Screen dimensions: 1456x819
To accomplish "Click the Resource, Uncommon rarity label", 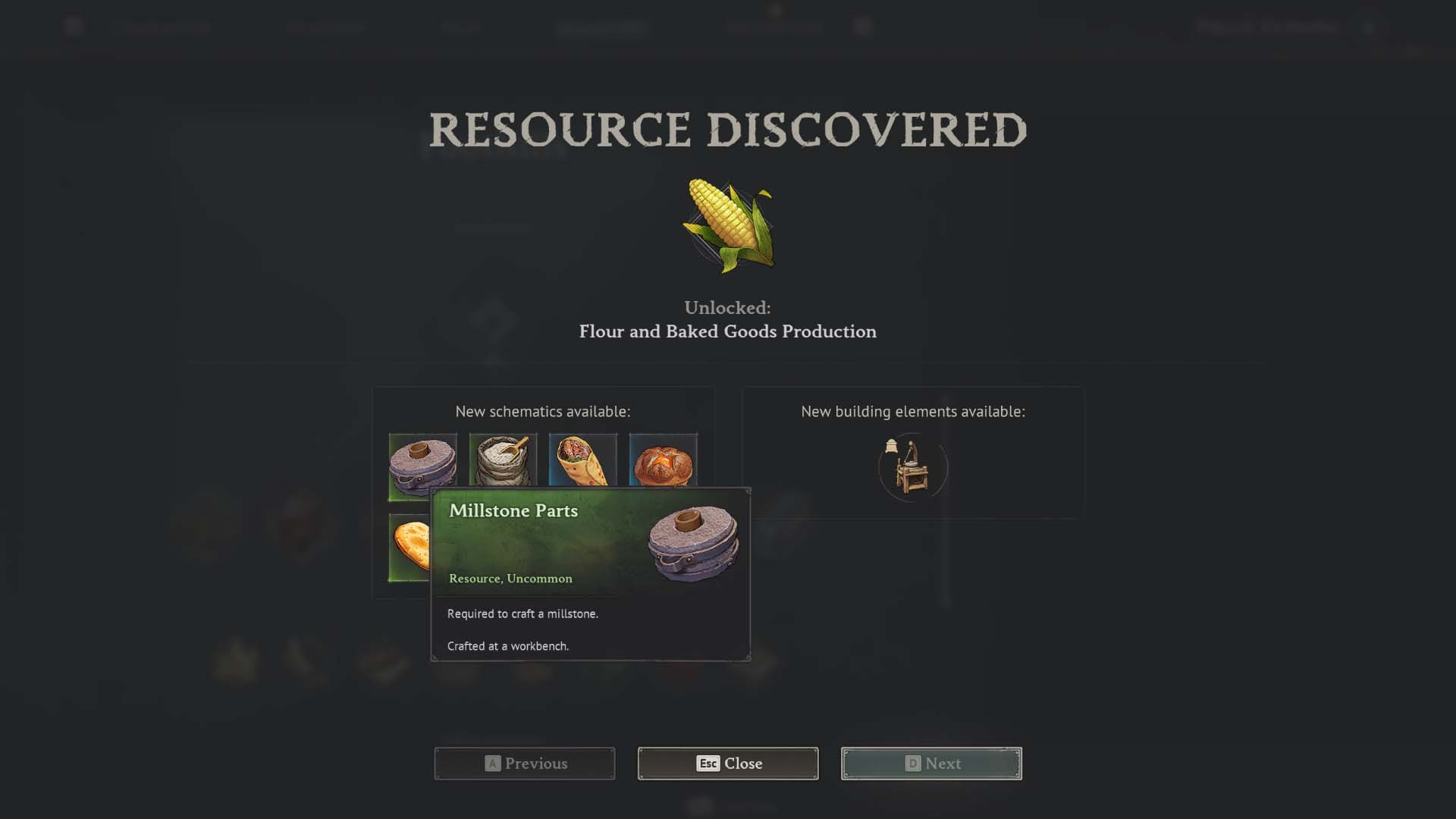I will pos(510,578).
